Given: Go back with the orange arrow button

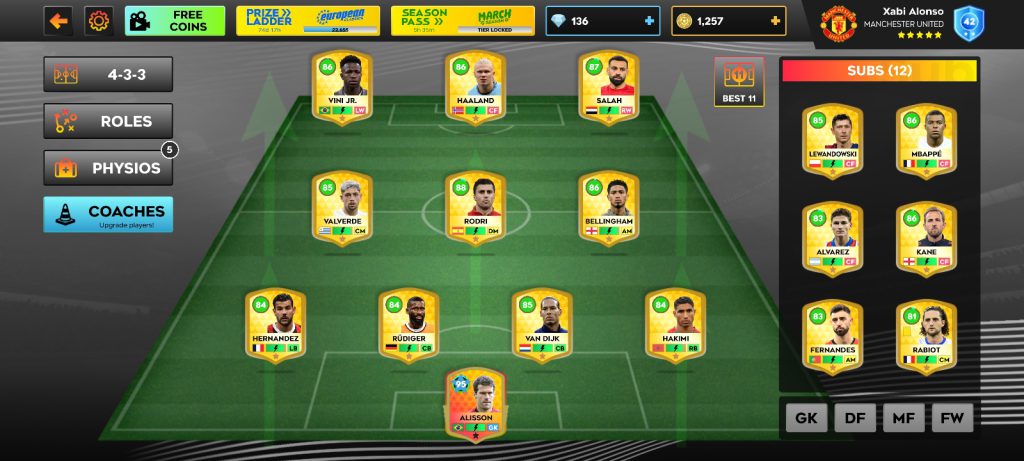Looking at the screenshot, I should tap(58, 21).
